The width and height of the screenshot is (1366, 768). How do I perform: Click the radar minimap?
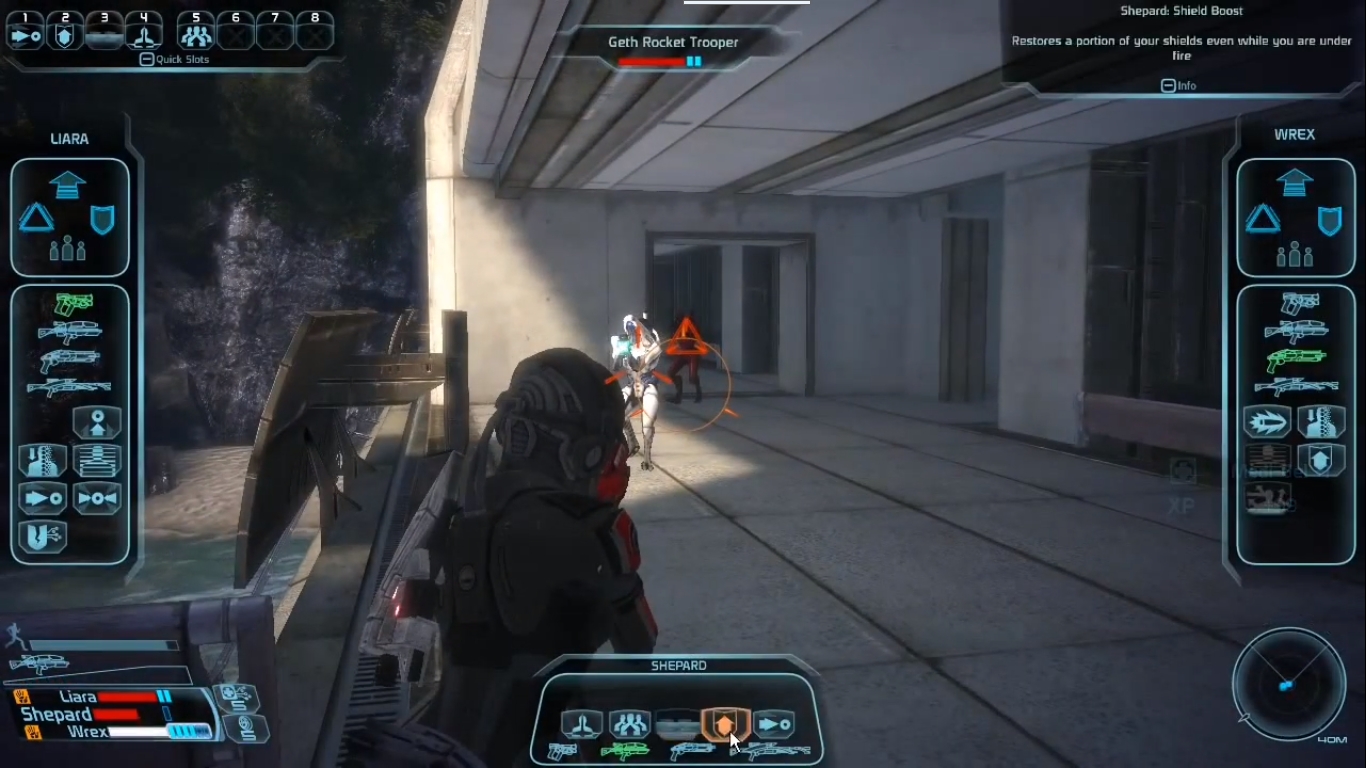coord(1289,683)
